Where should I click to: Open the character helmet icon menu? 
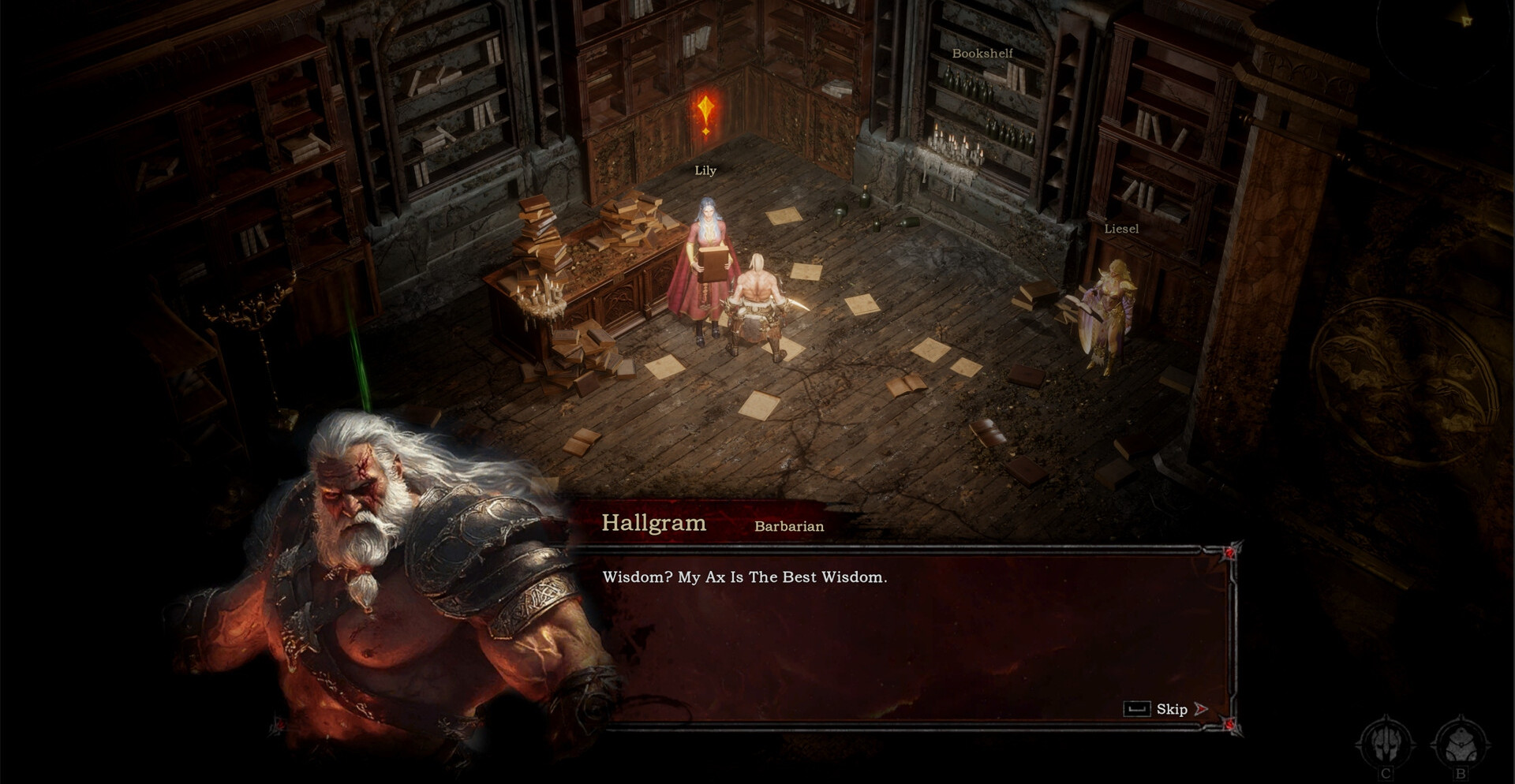1386,744
